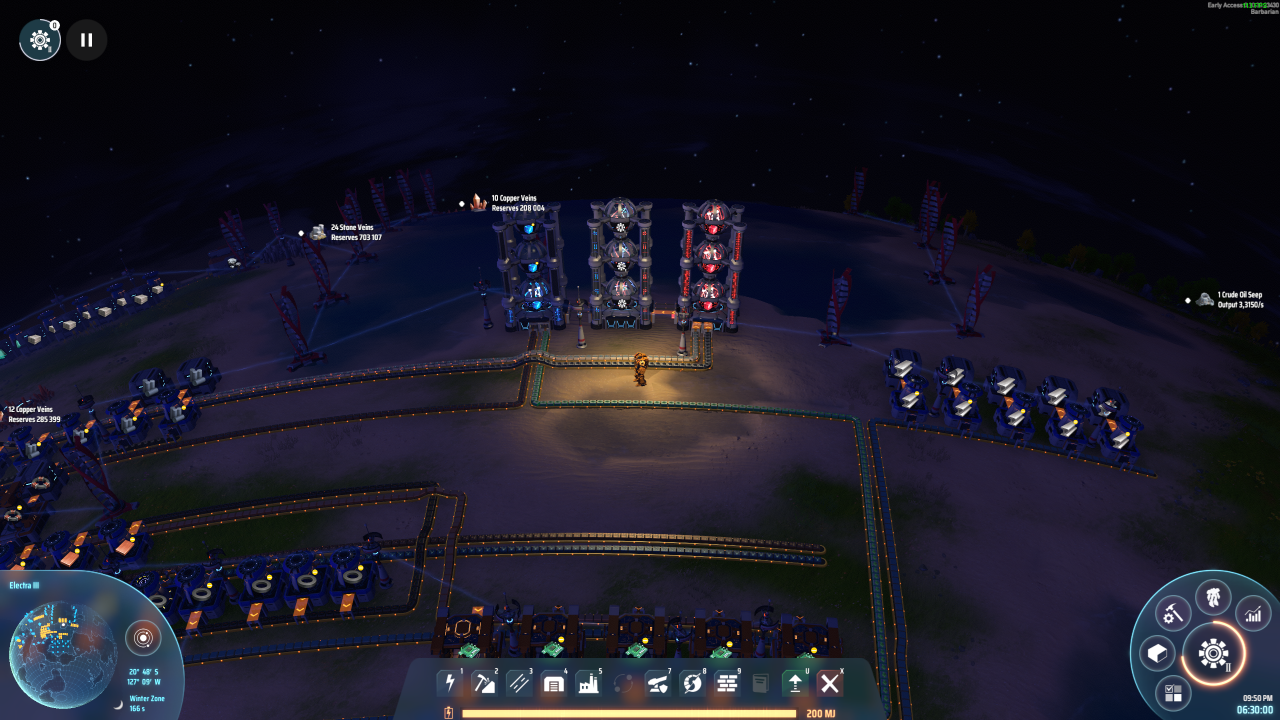Open the checklist grid panel
This screenshot has width=1280, height=720.
point(1173,692)
